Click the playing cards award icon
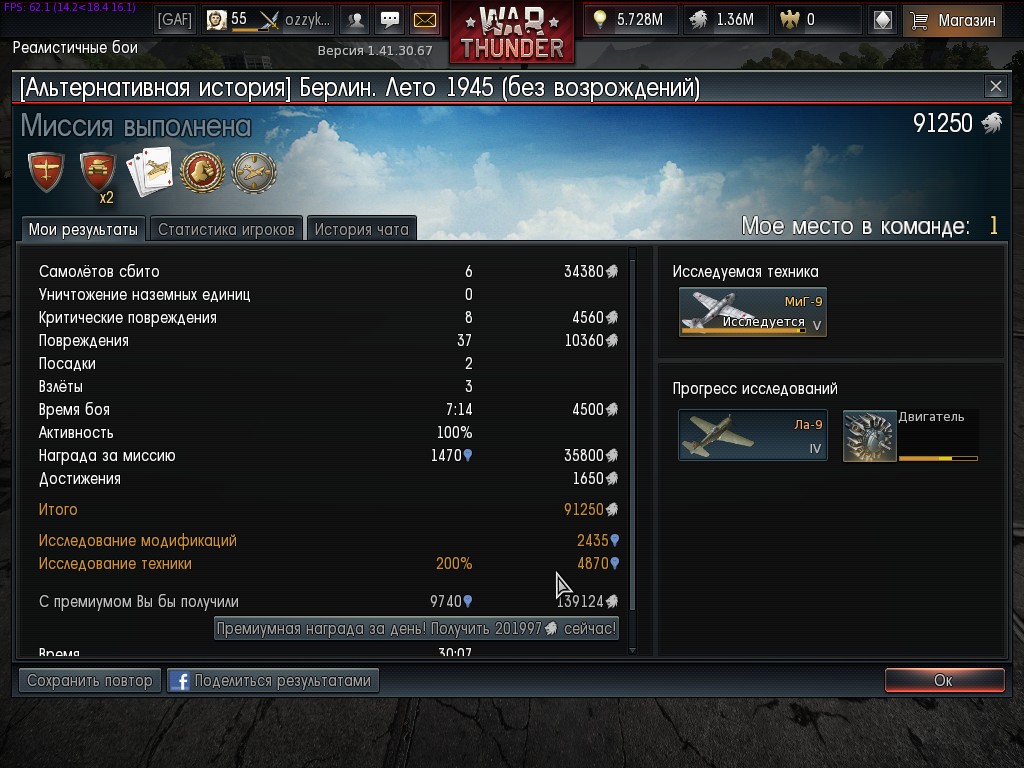The height and width of the screenshot is (768, 1024). click(x=150, y=172)
